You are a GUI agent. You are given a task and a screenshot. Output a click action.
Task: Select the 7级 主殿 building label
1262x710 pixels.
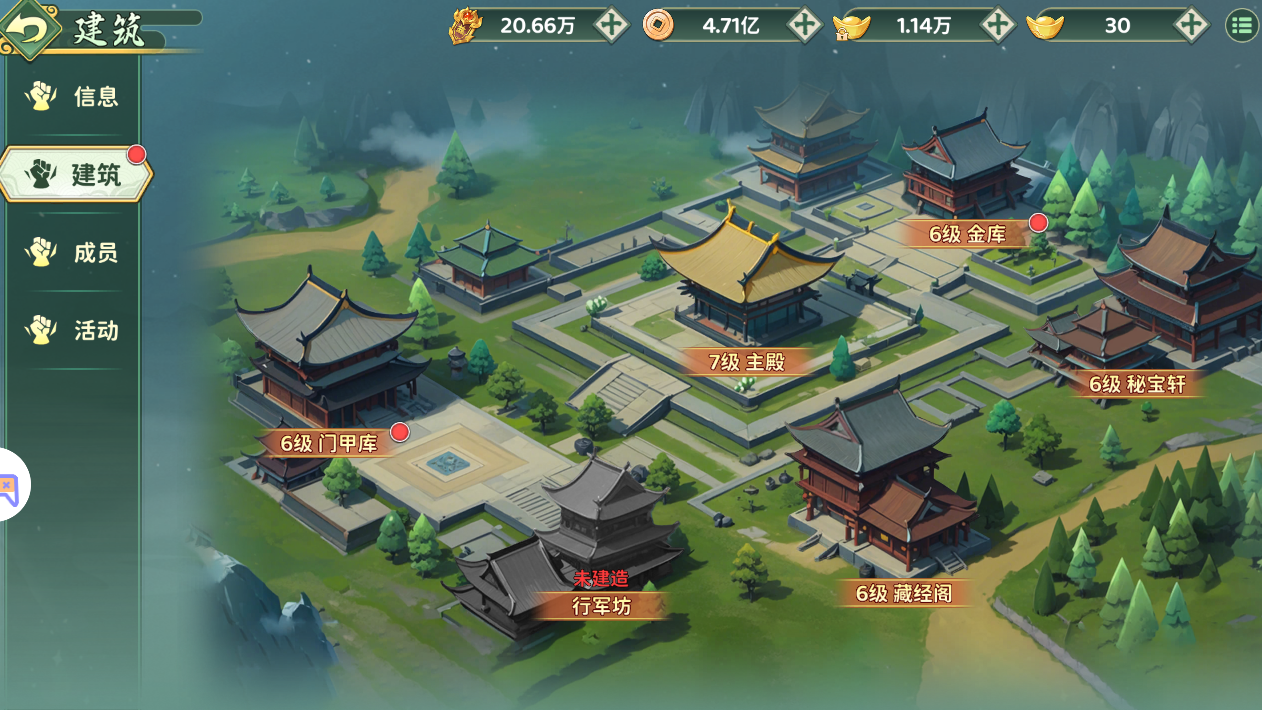click(x=747, y=362)
